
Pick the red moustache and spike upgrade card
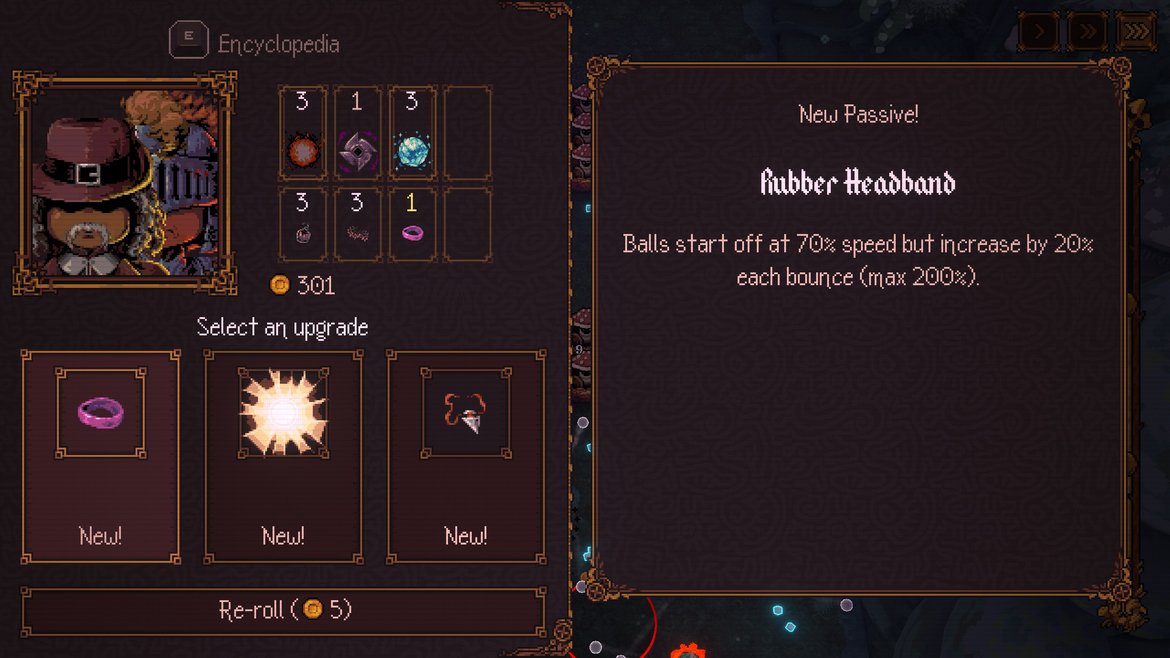point(466,456)
